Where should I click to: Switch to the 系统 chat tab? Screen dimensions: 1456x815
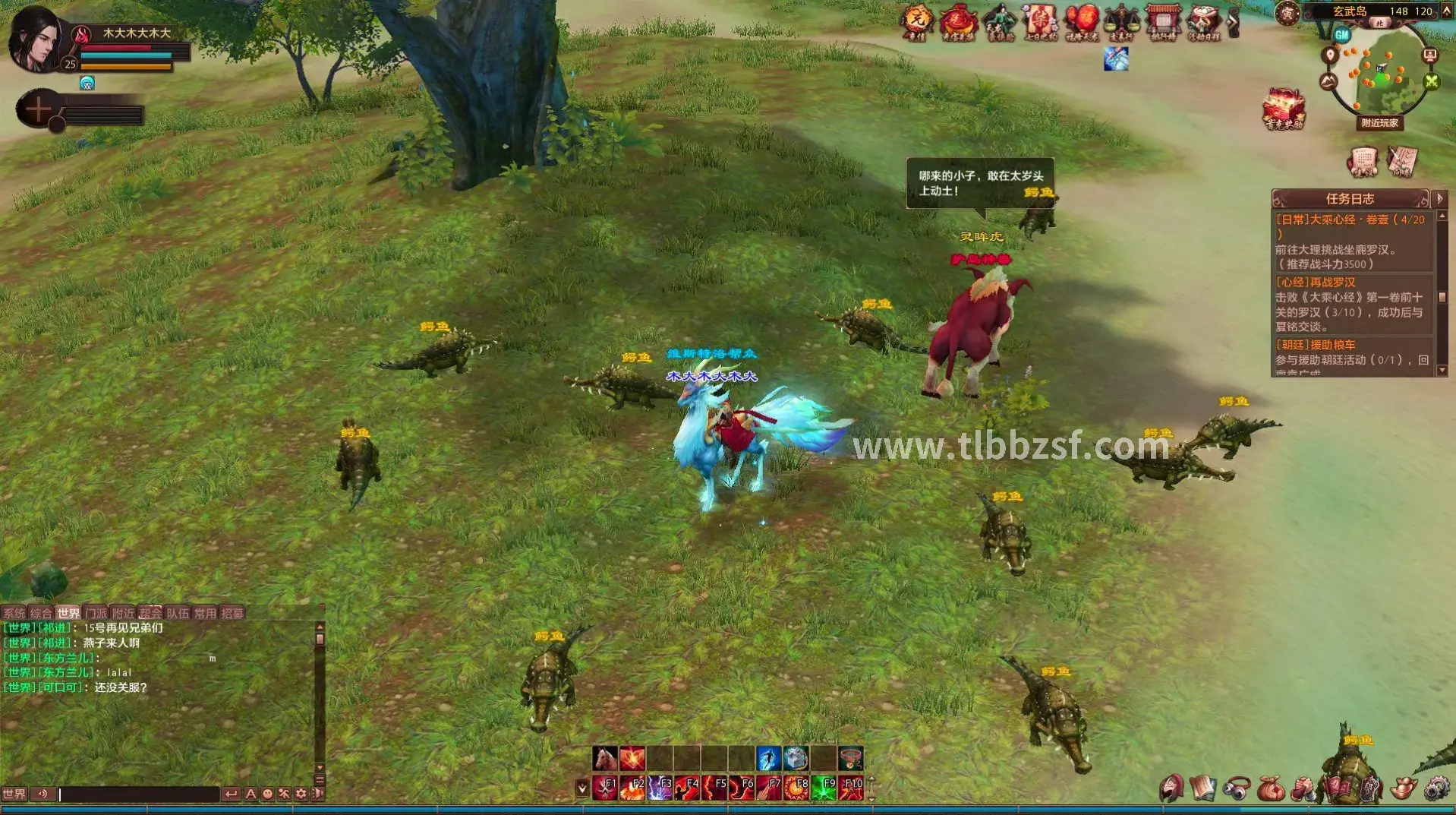(14, 613)
